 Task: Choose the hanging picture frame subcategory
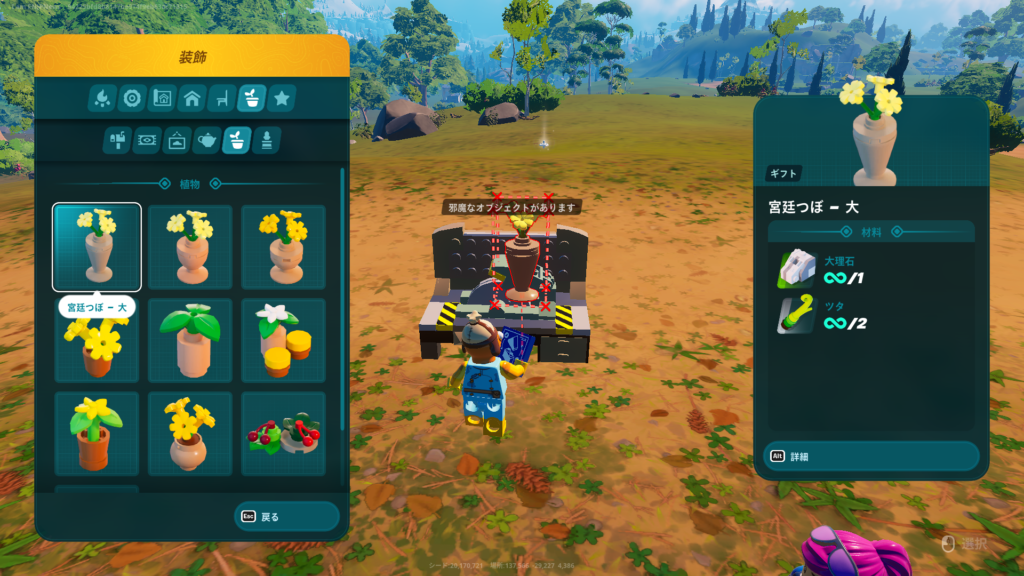176,140
